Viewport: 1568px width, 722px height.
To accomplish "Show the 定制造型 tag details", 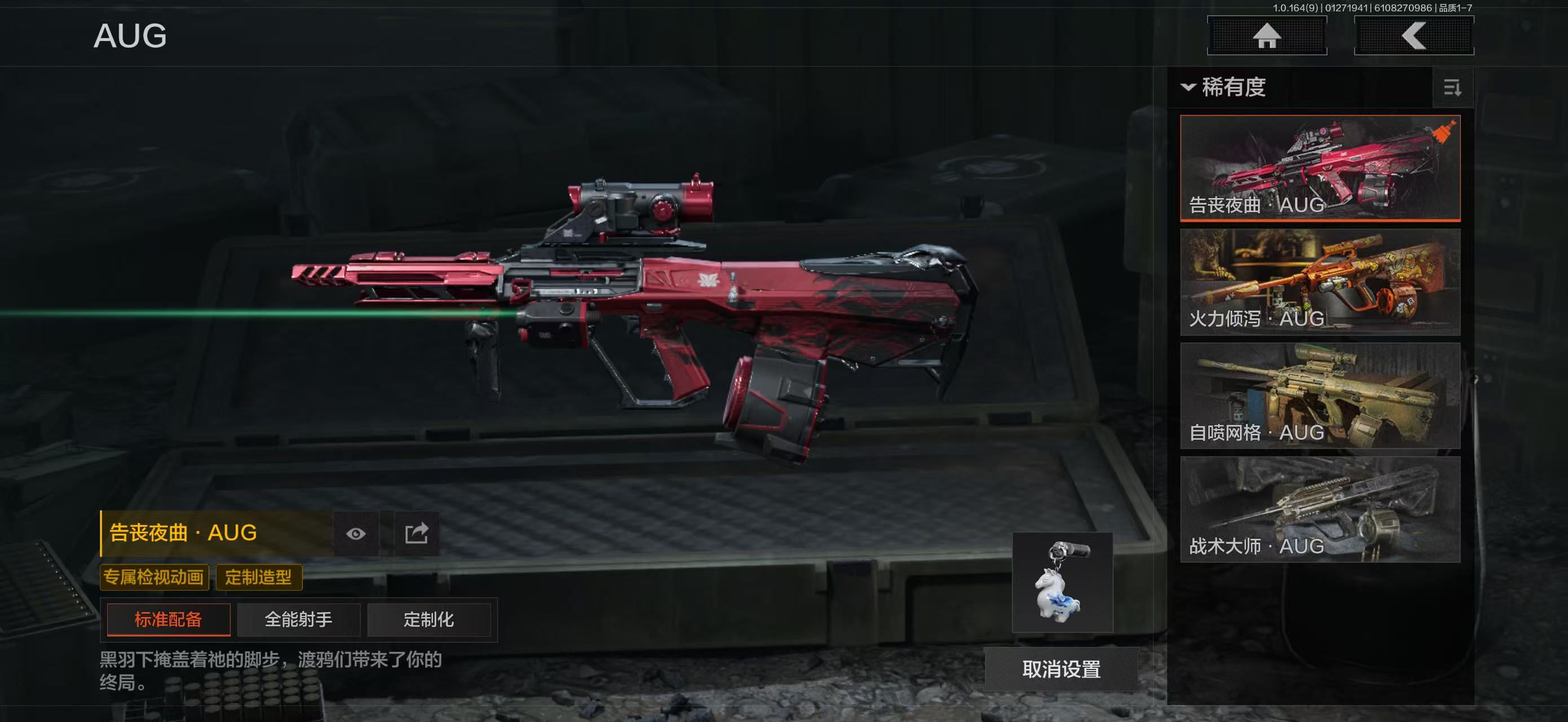I will [259, 577].
